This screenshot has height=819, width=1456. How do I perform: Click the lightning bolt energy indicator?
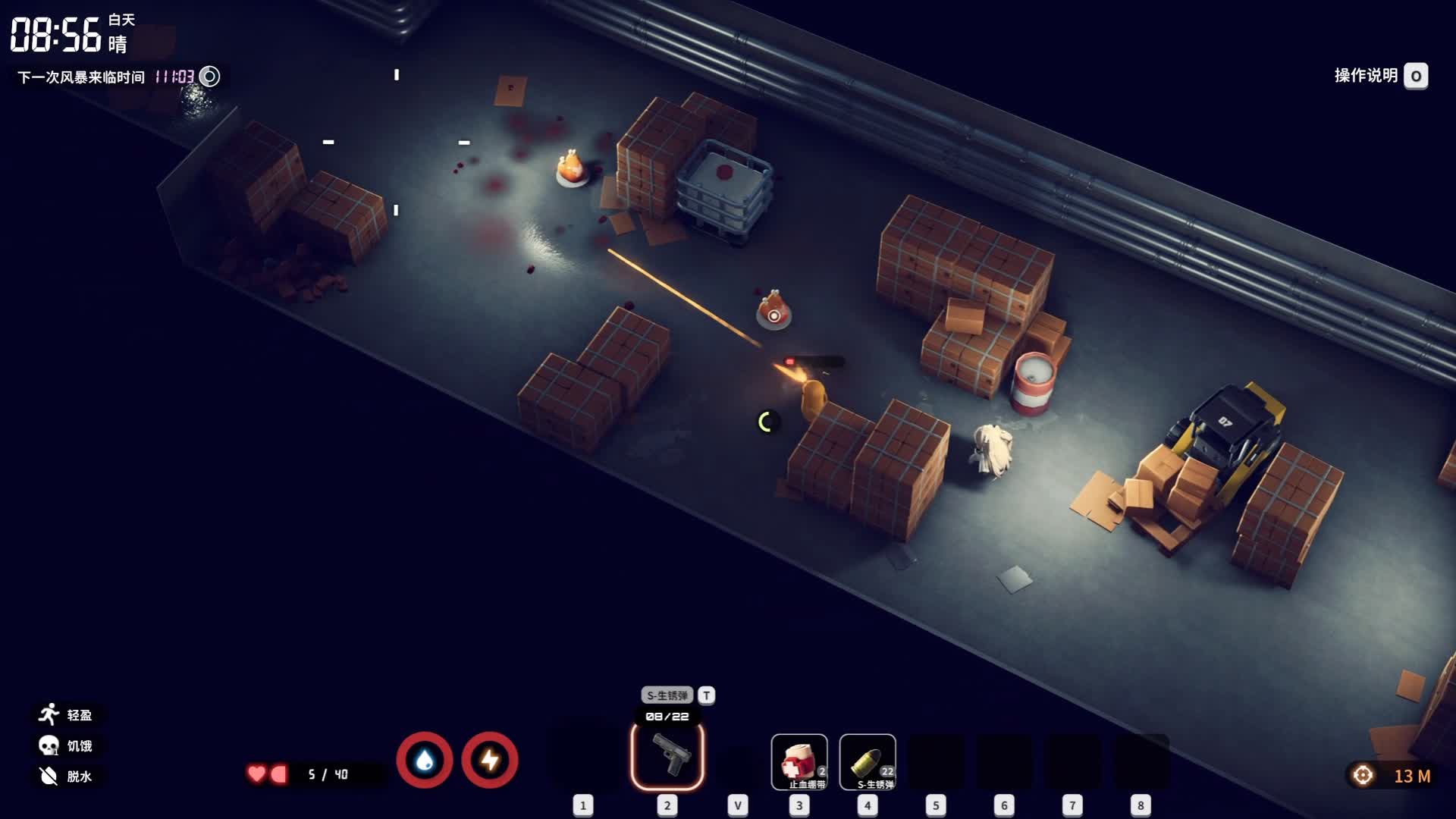click(x=490, y=760)
